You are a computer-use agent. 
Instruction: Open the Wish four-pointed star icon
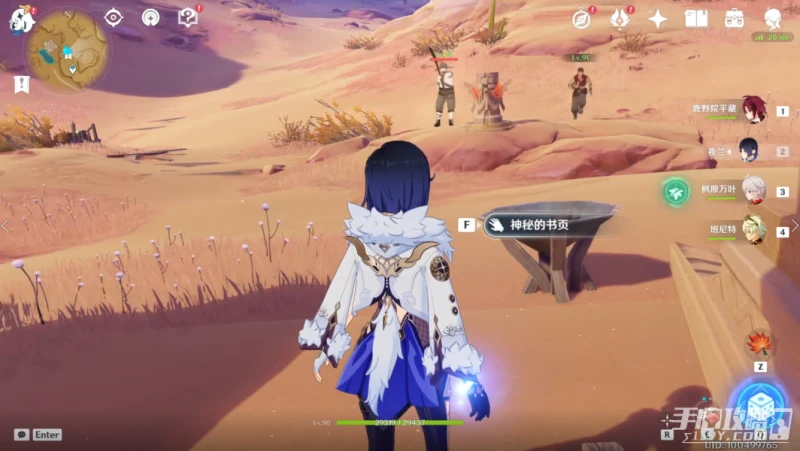(658, 19)
